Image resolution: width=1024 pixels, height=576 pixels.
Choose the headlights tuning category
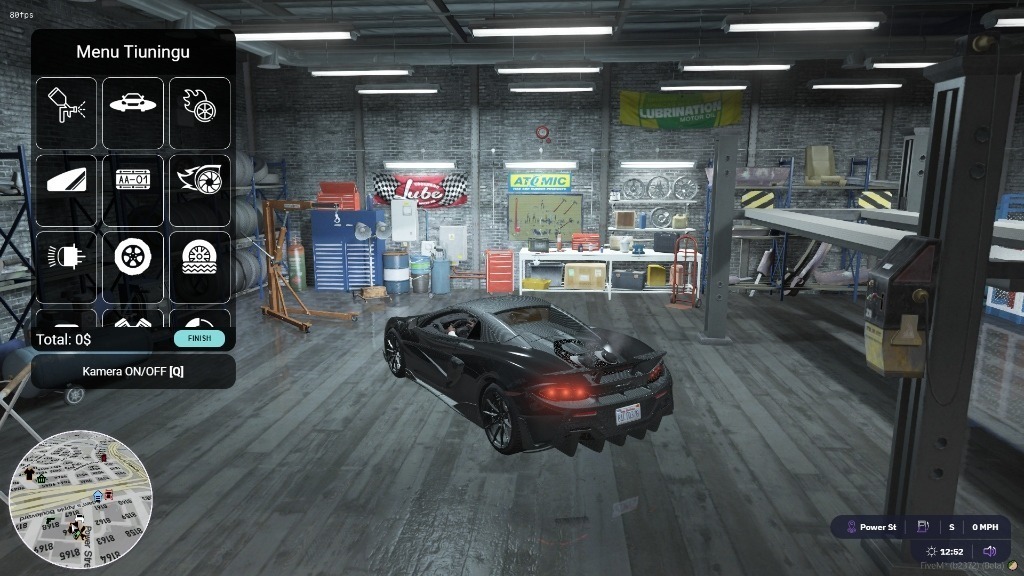[x=67, y=267]
